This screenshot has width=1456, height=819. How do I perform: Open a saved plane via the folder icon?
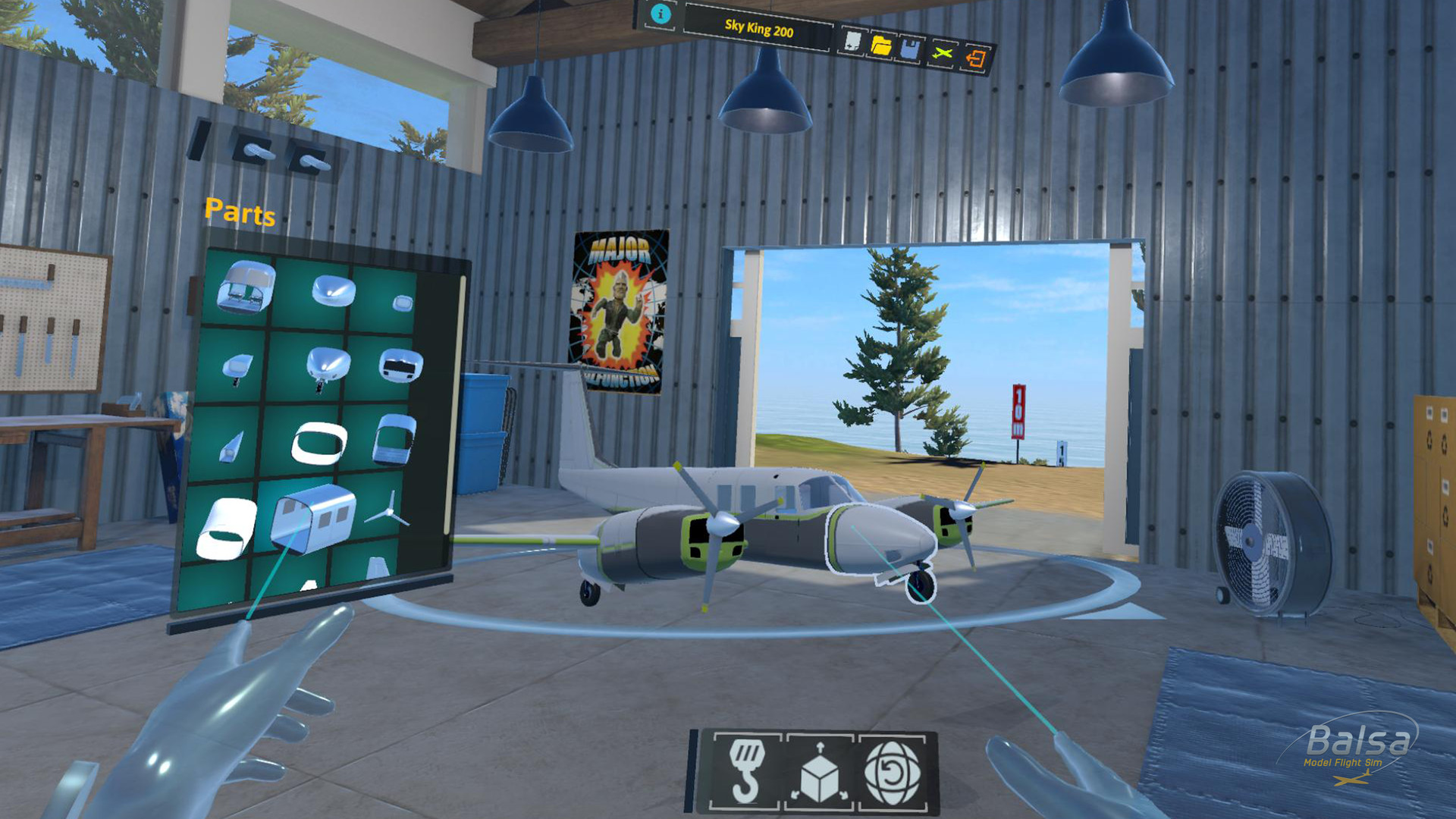tap(882, 44)
